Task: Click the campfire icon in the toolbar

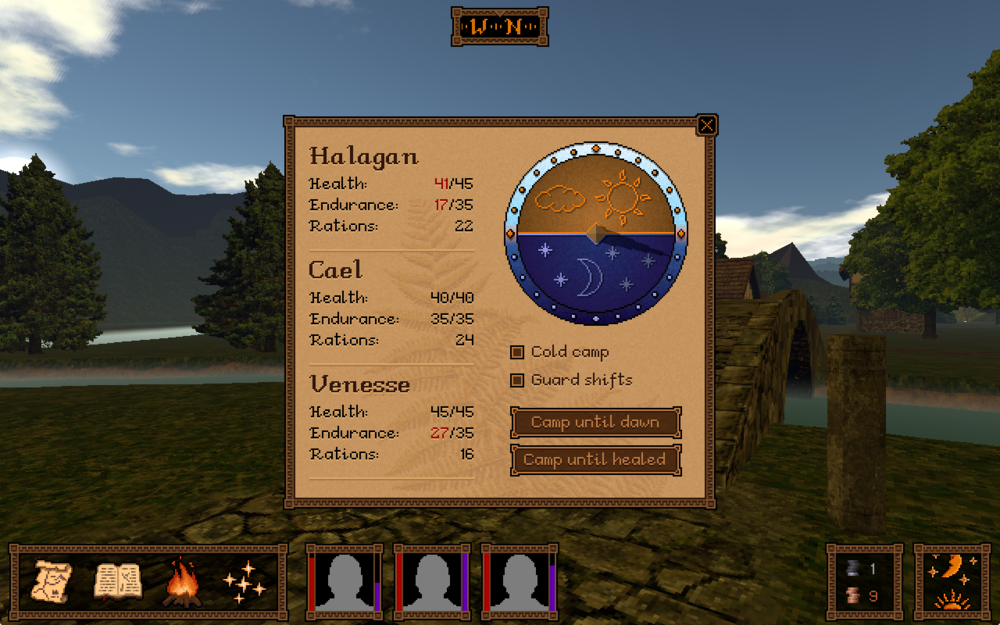Action: (x=181, y=582)
